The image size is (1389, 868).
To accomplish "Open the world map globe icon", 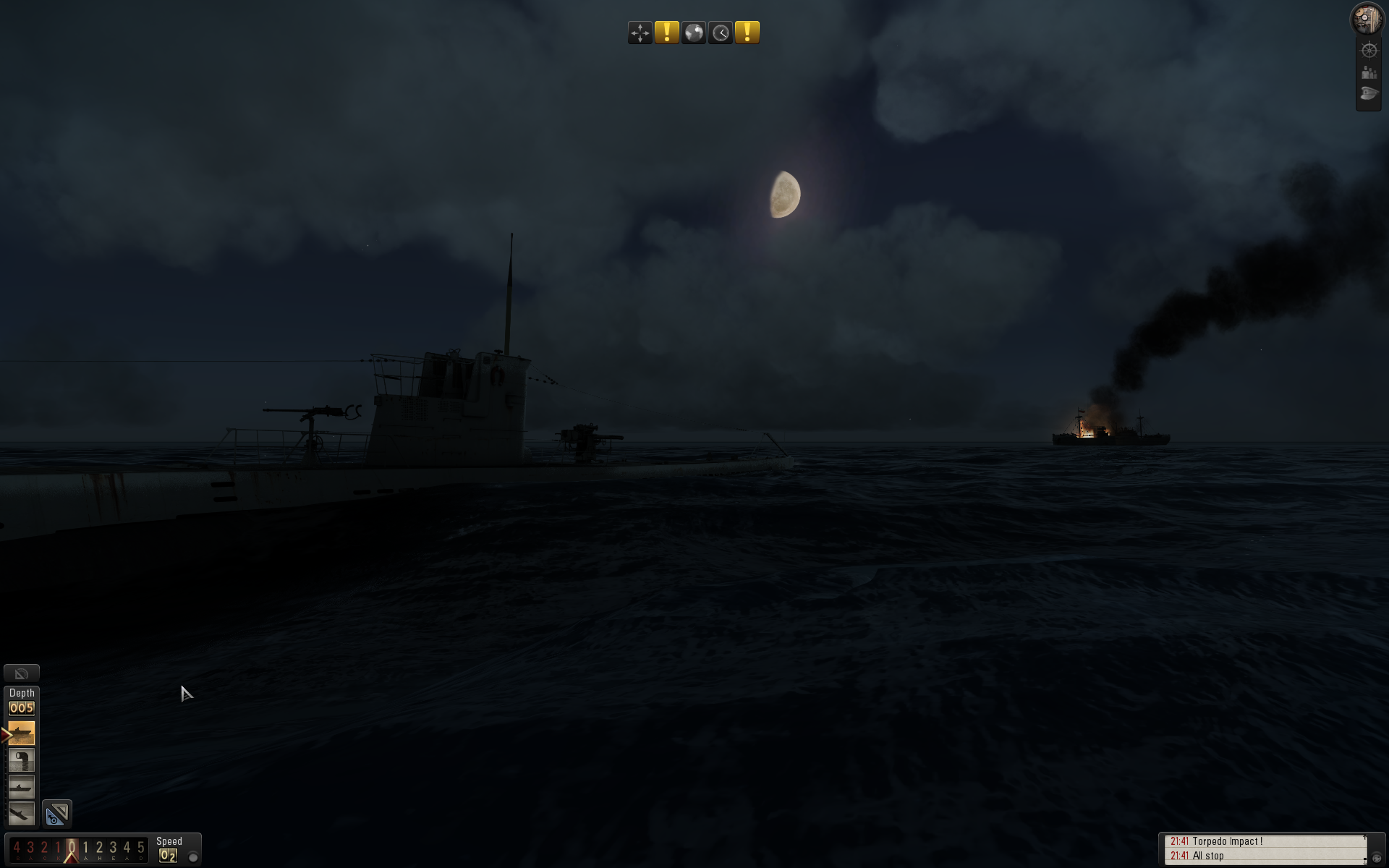I will [693, 32].
